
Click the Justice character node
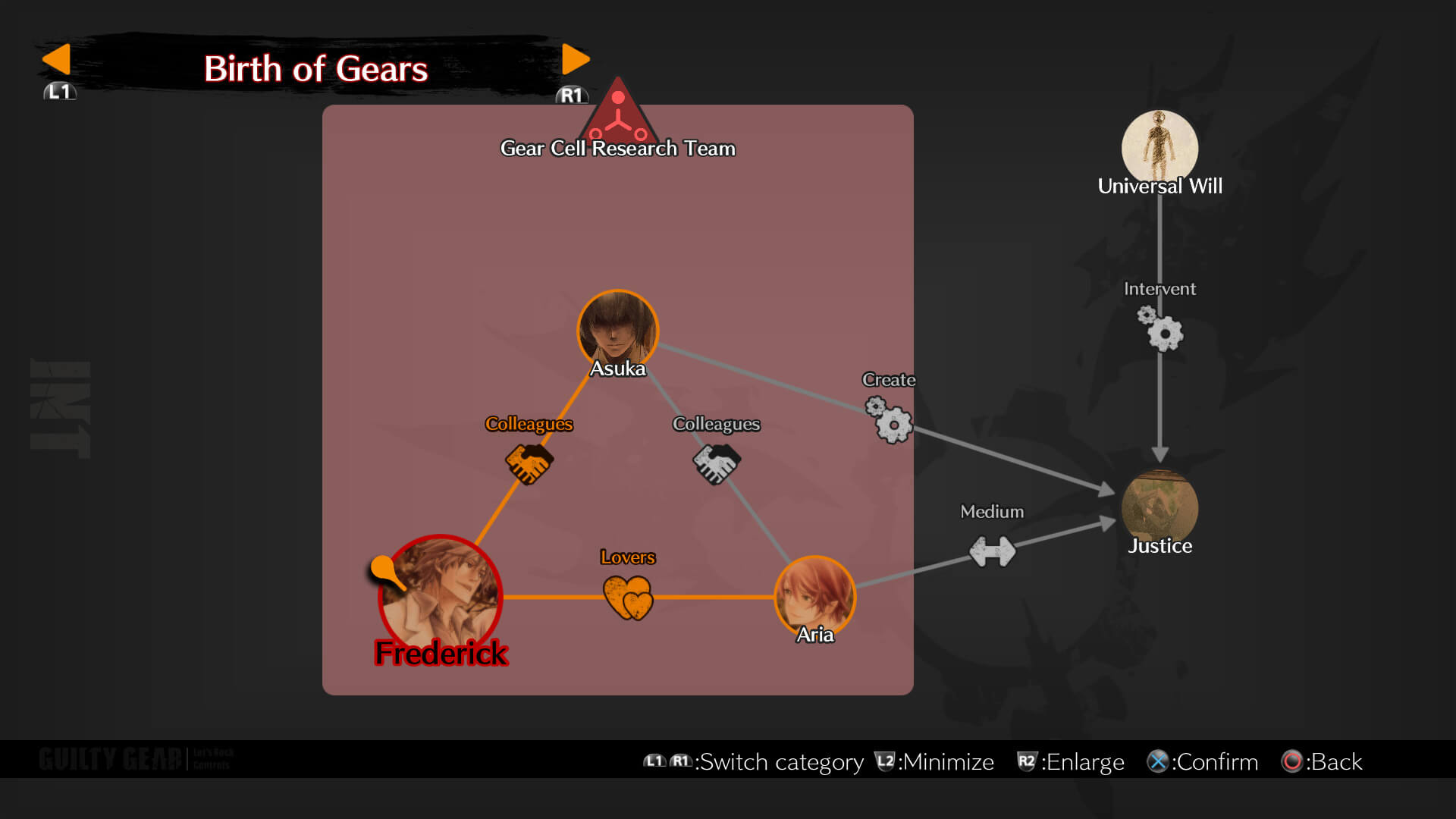(1159, 504)
